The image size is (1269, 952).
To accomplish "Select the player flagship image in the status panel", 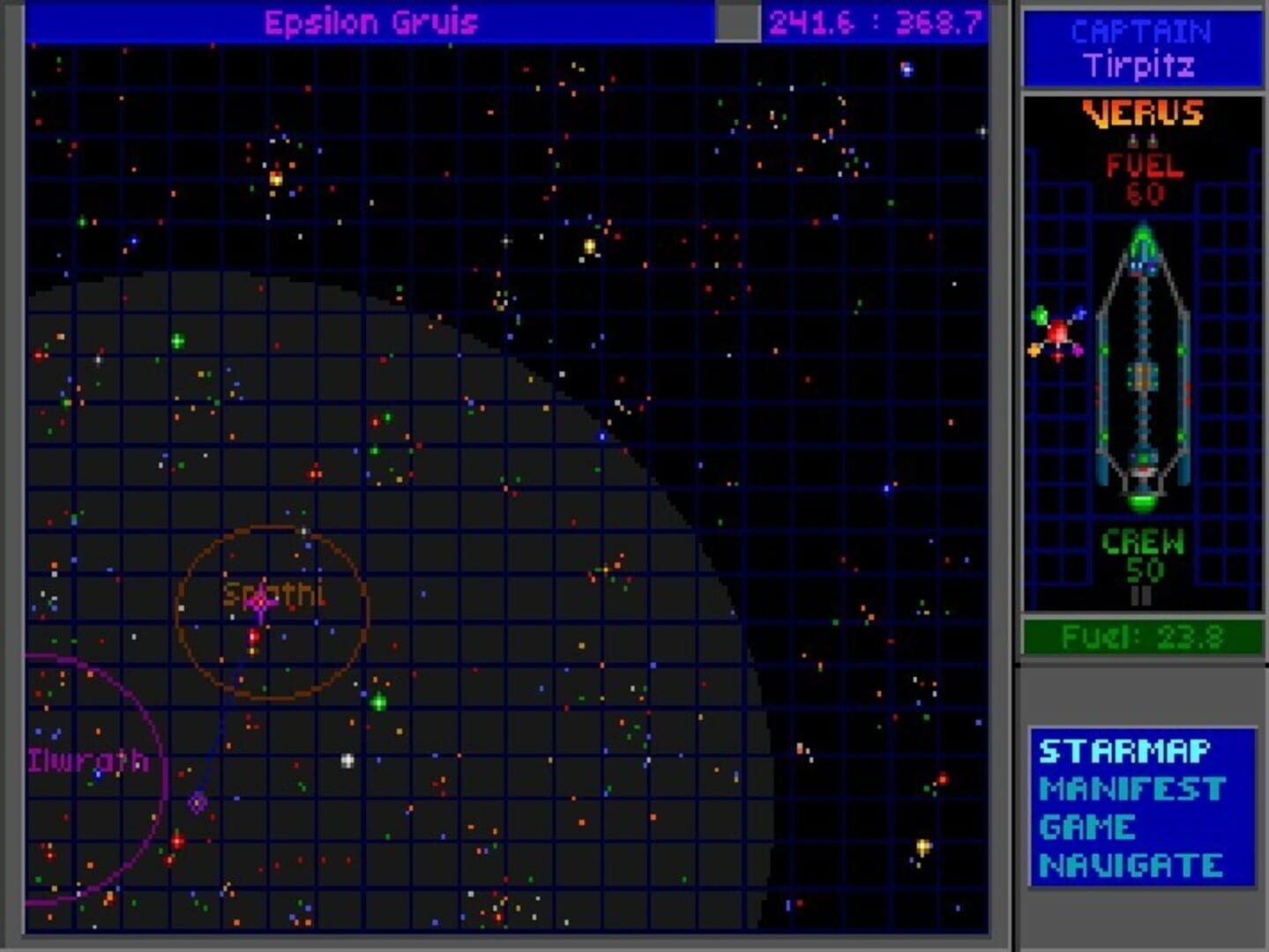I will (x=1144, y=370).
